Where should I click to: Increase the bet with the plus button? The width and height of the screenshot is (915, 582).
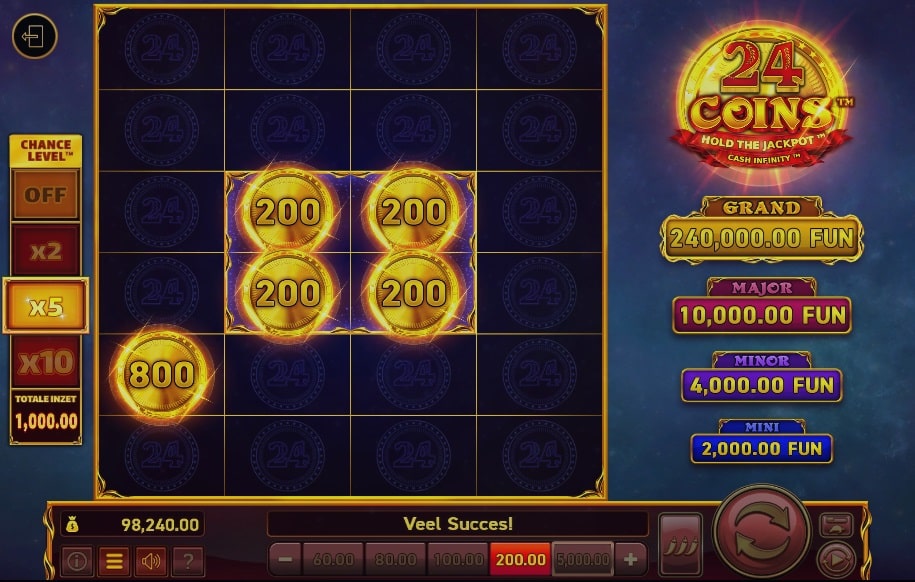point(630,559)
